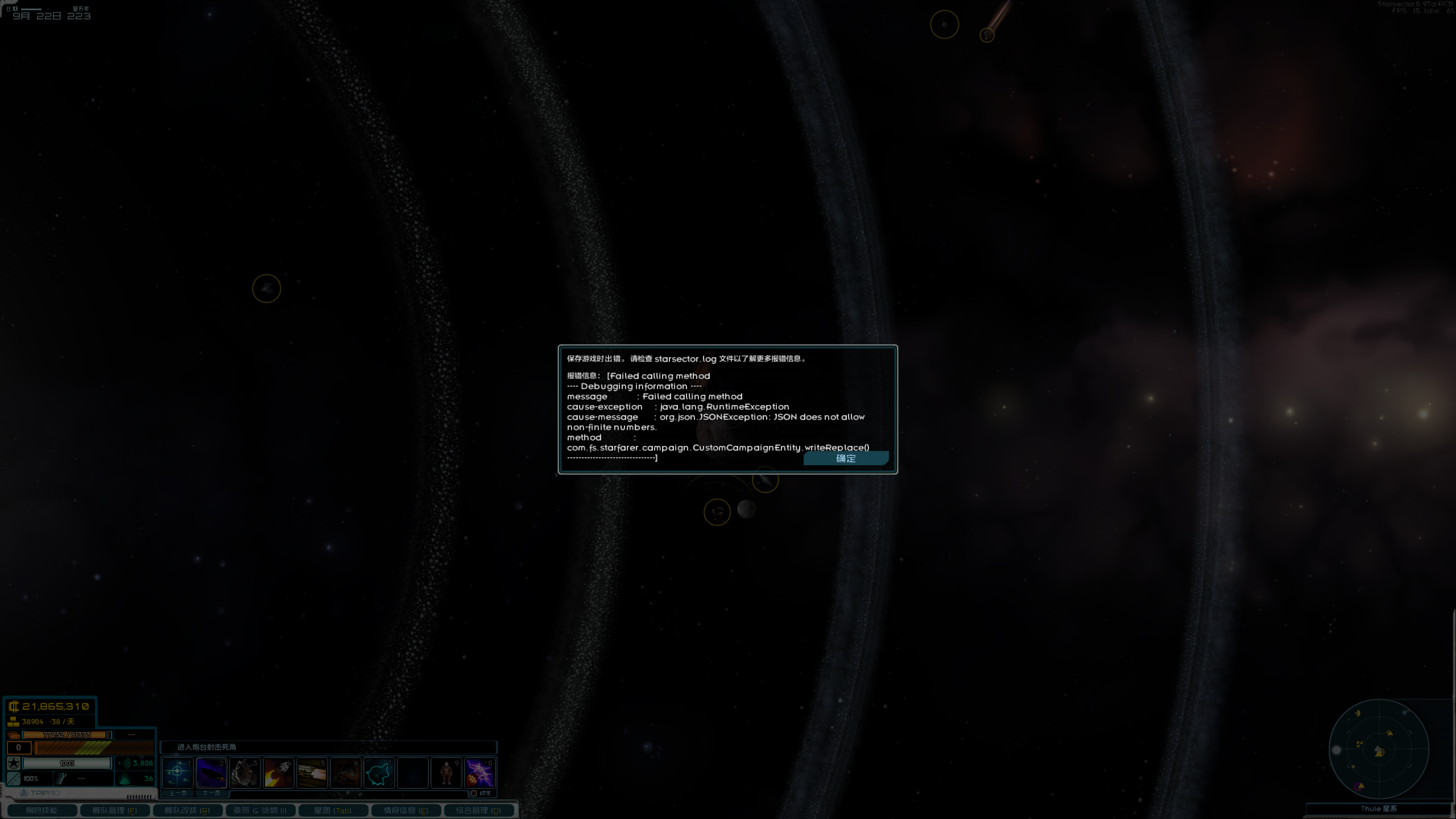Viewport: 1456px width, 819px height.
Task: Click the circular radar minimap
Action: click(x=1379, y=750)
